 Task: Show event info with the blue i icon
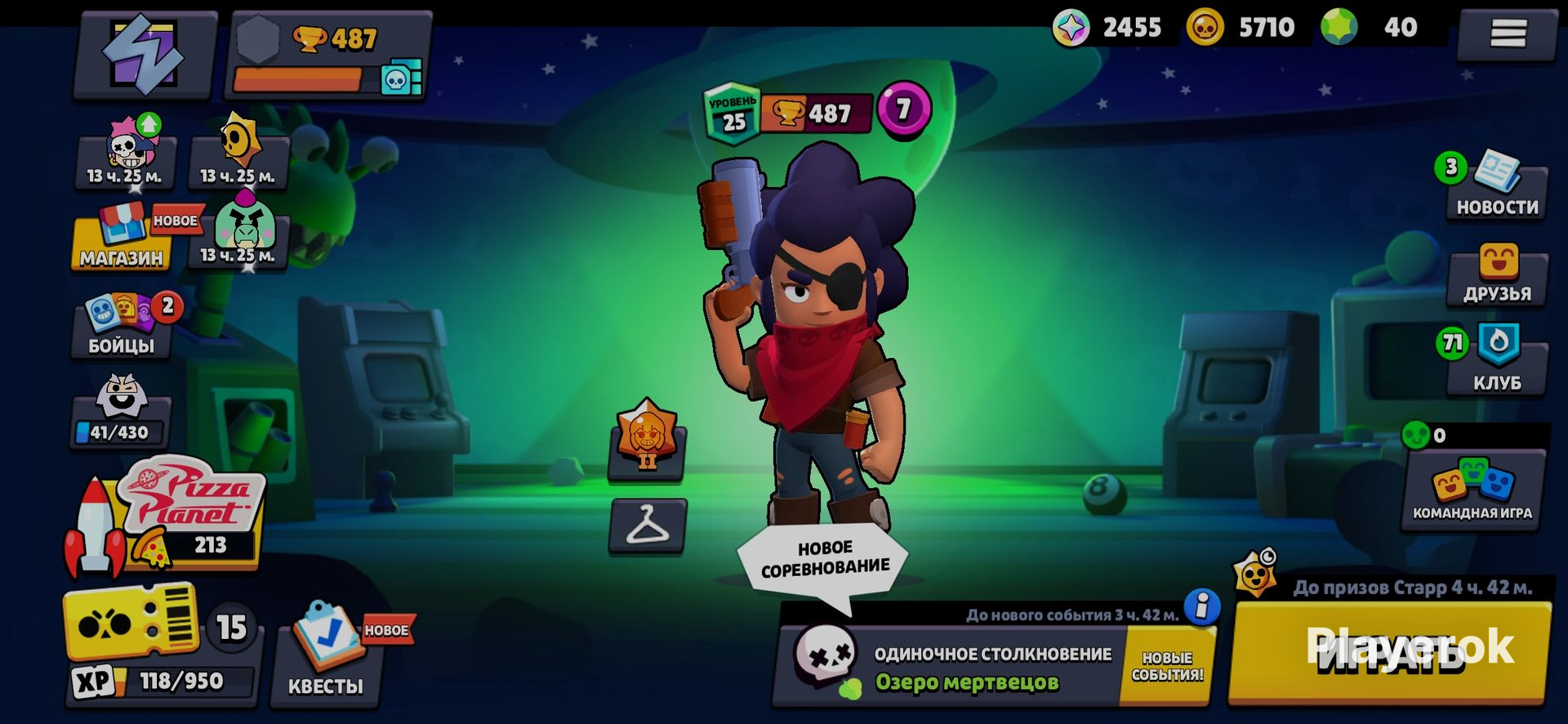(1201, 607)
